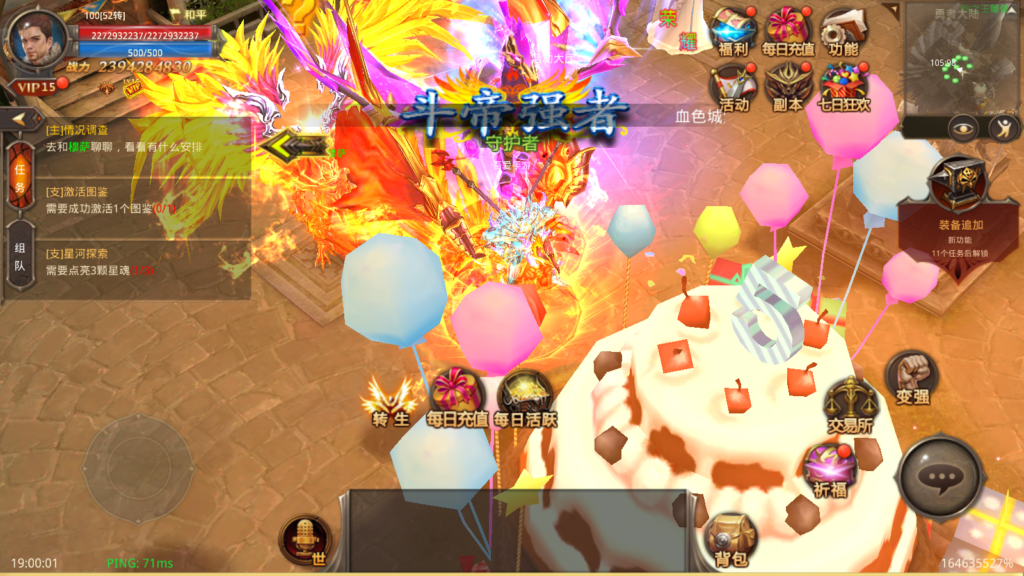The image size is (1024, 576).
Task: Open the 福利 welfare chest icon
Action: tap(731, 30)
